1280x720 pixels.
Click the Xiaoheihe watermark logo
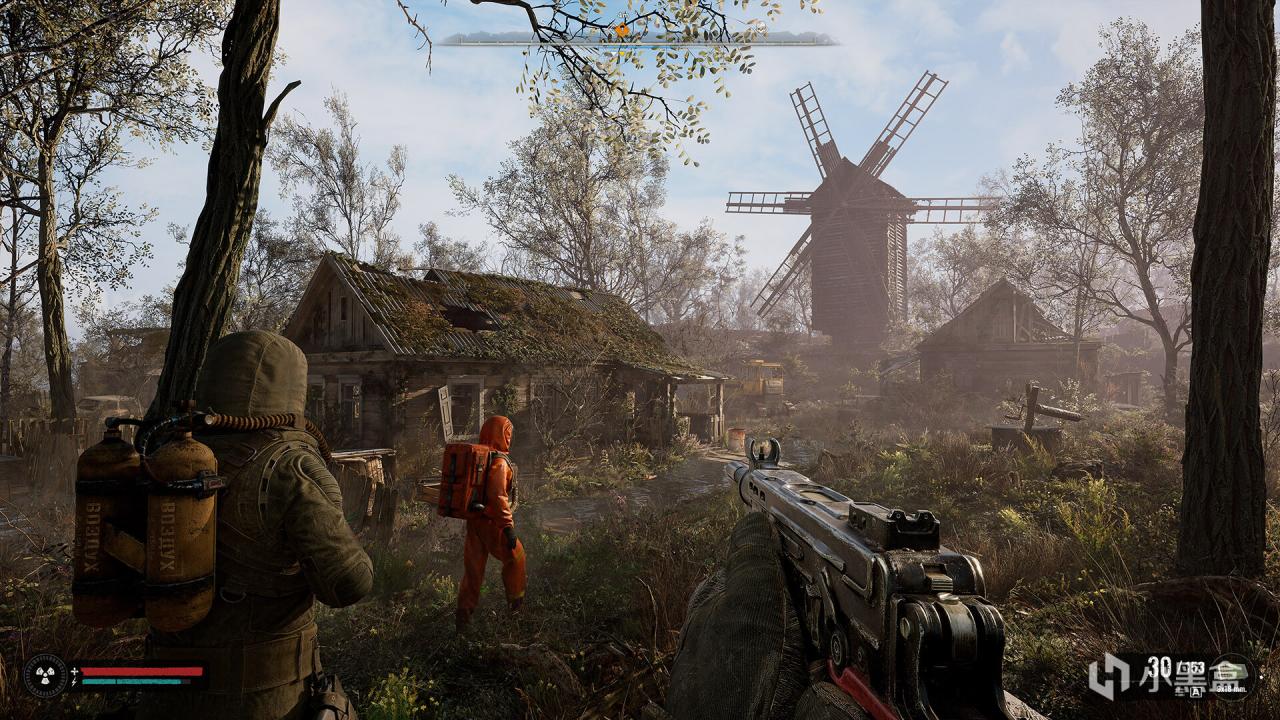[1108, 676]
